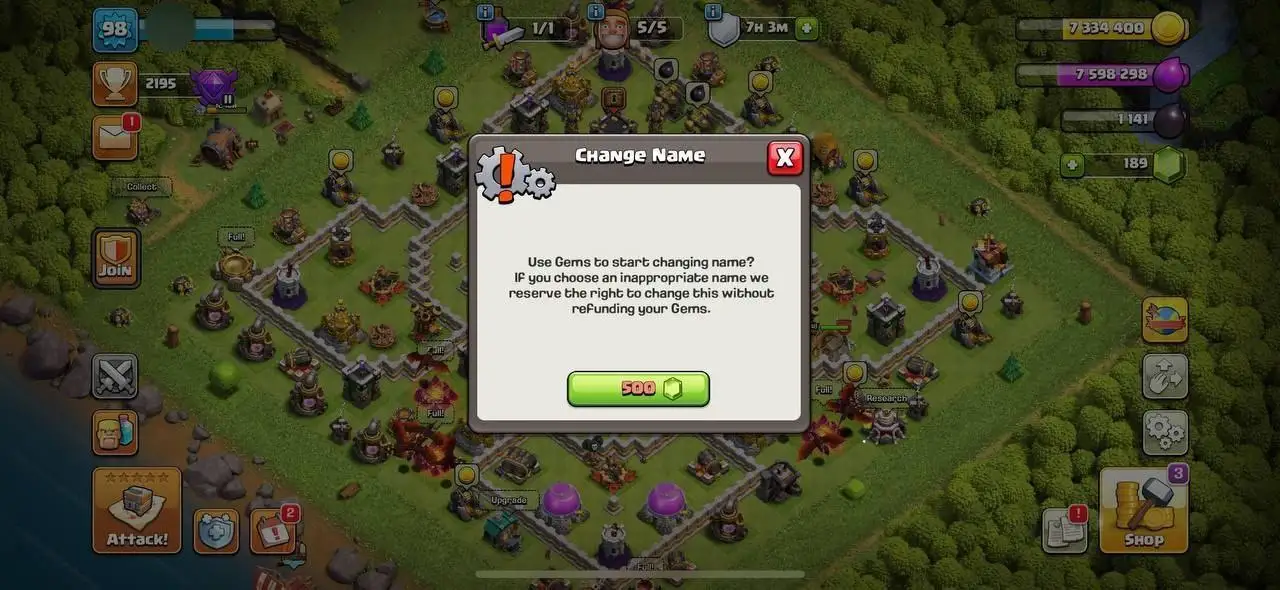This screenshot has width=1280, height=590.
Task: Open the Shop
Action: point(1143,510)
